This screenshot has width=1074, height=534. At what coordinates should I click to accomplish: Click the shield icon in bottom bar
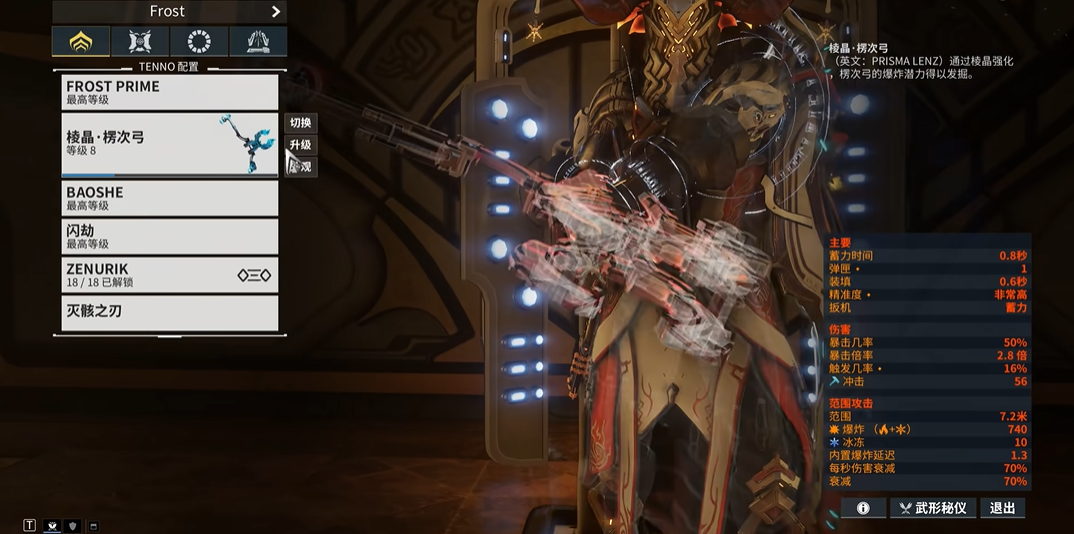(72, 526)
